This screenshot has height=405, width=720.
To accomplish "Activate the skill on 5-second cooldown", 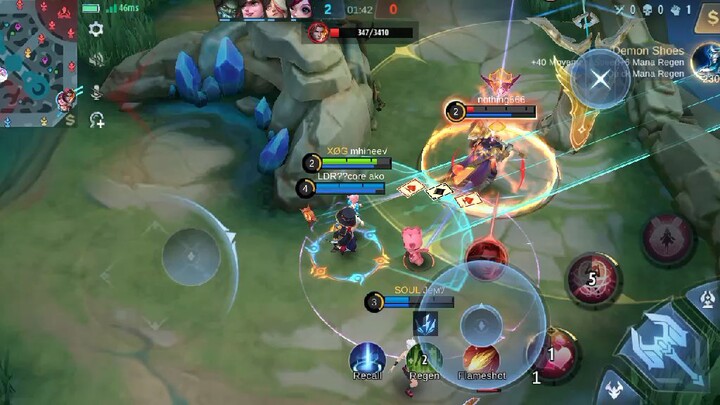I will [593, 278].
